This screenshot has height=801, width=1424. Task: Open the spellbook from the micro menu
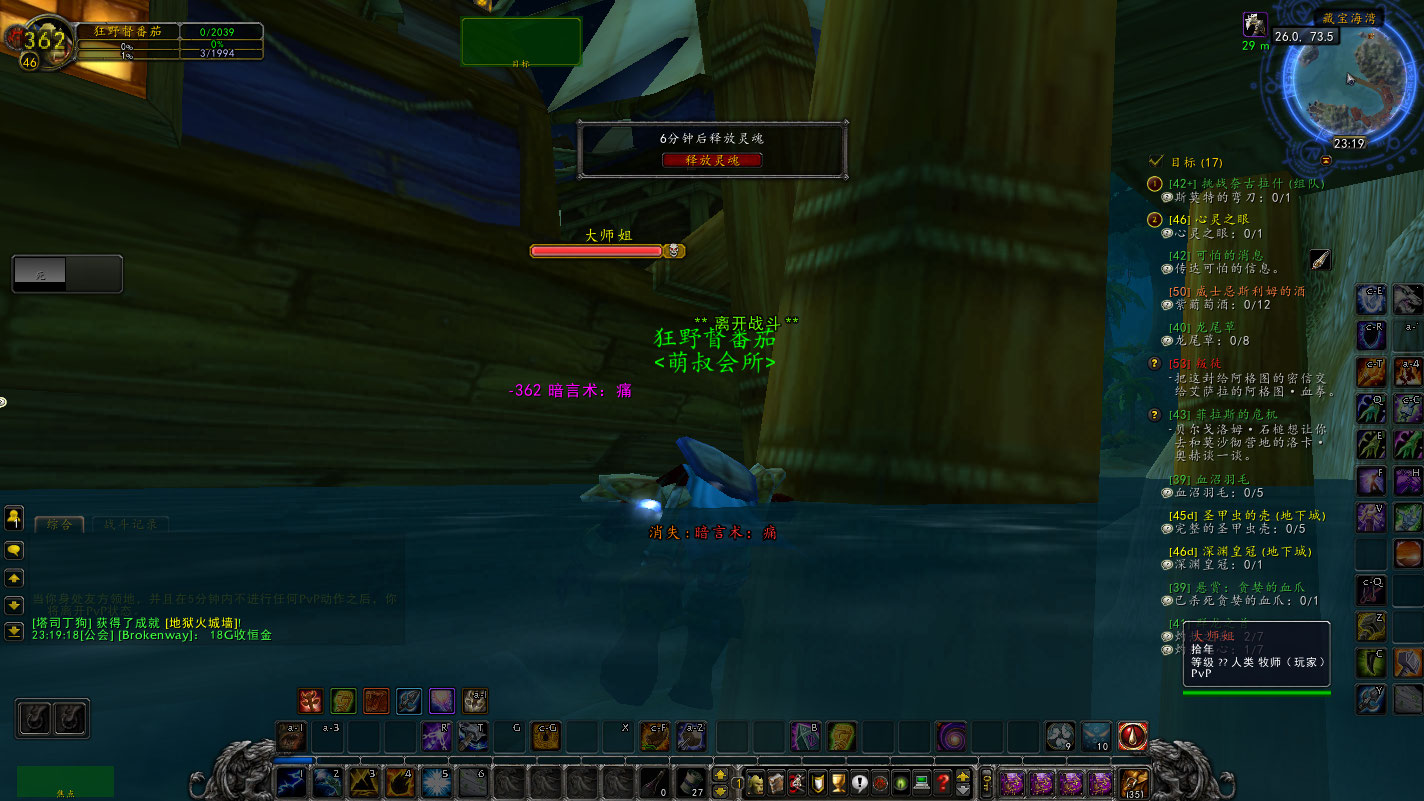point(777,783)
